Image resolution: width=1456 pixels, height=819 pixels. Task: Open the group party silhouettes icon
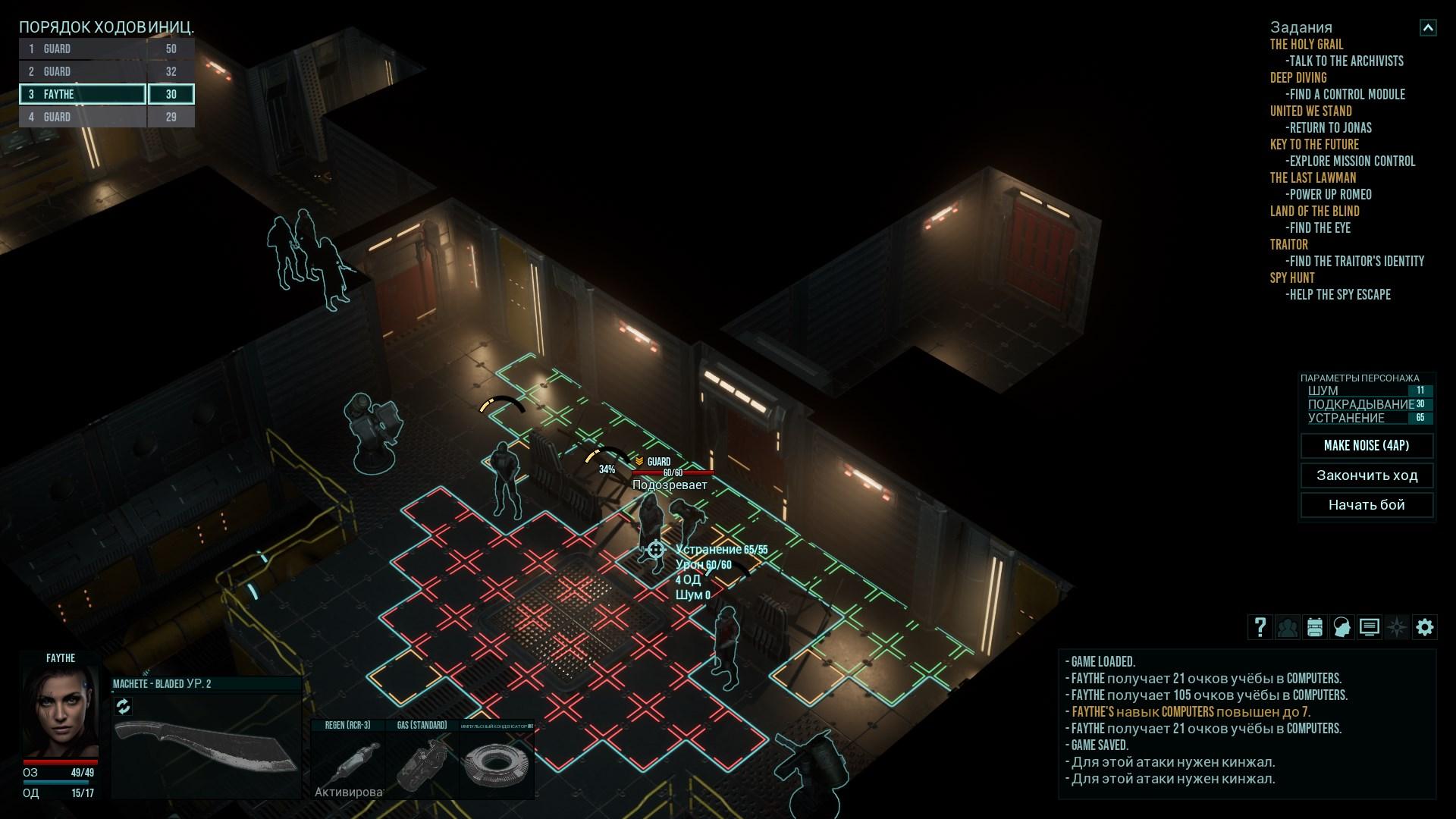pos(1288,627)
